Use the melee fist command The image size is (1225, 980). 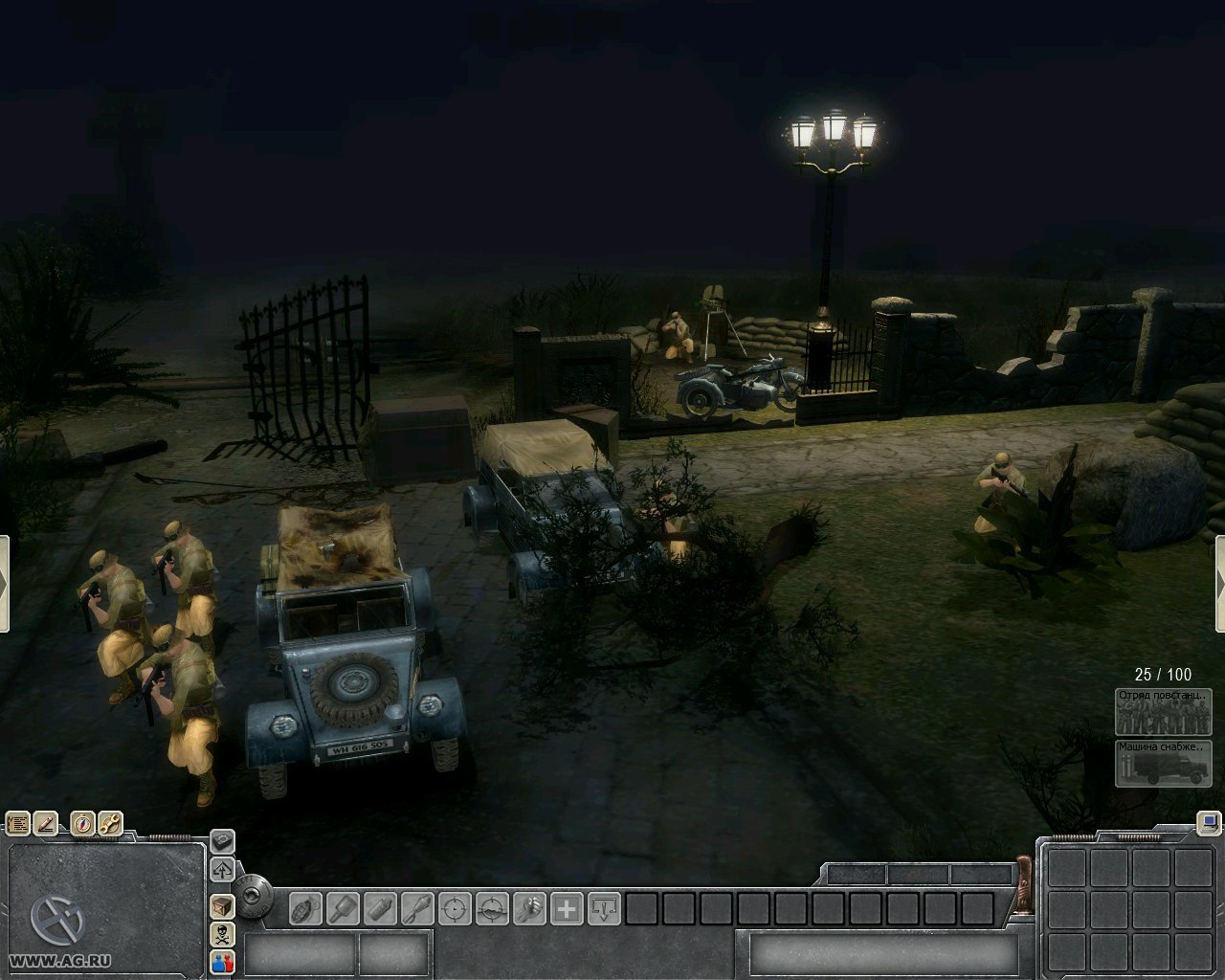coord(529,907)
